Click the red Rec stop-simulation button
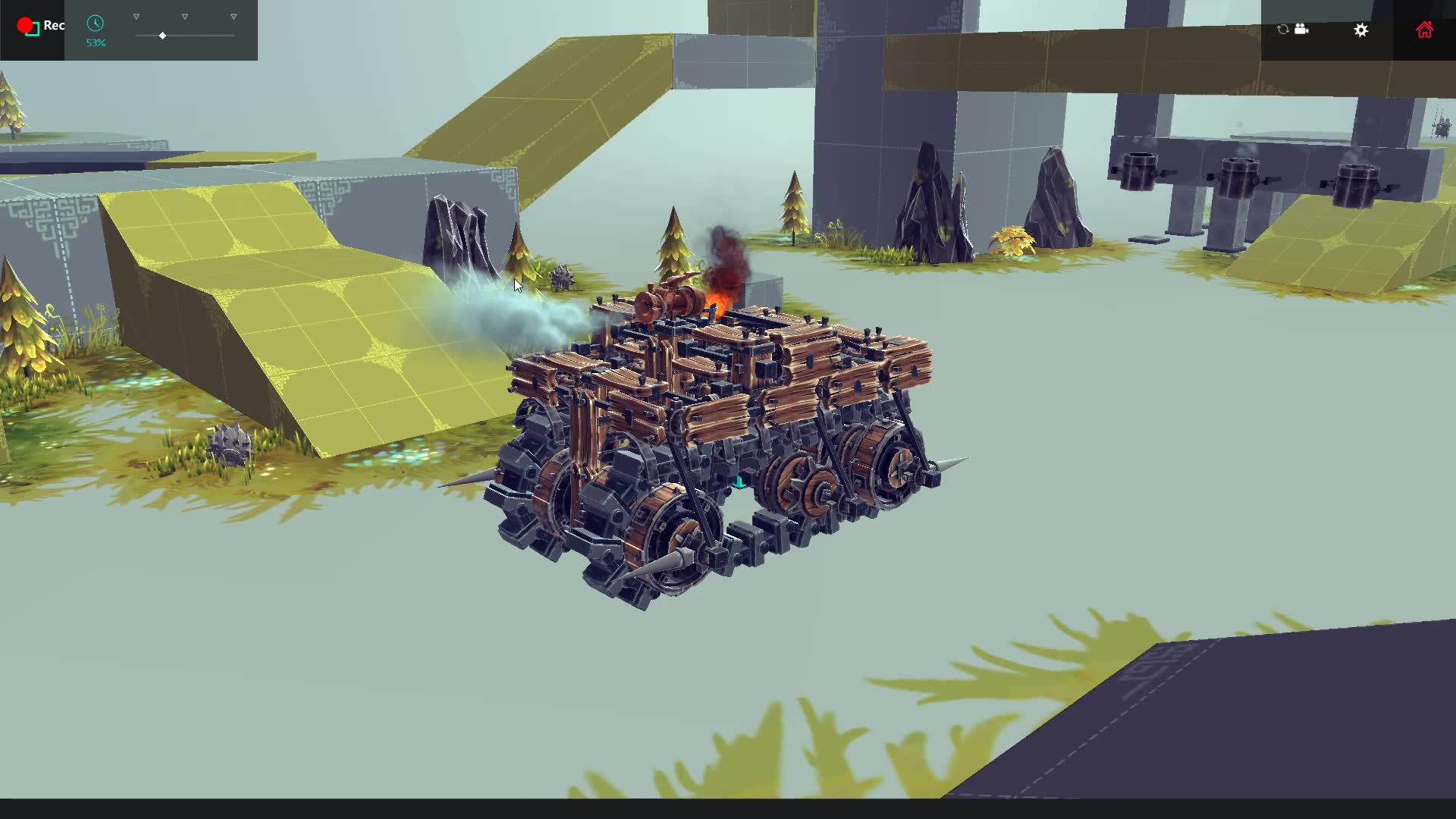1456x819 pixels. [x=28, y=27]
